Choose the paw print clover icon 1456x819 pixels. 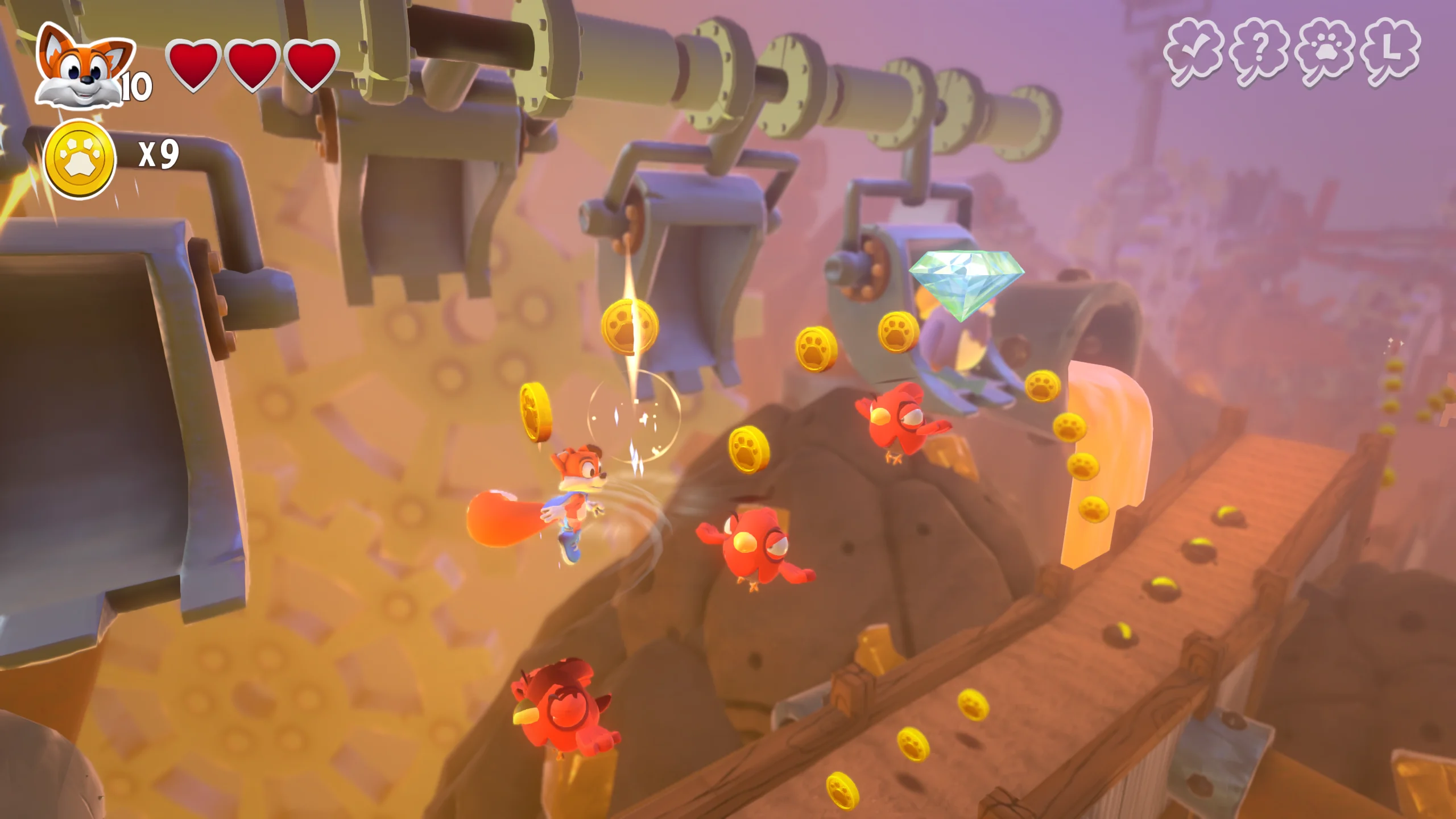tap(1325, 52)
